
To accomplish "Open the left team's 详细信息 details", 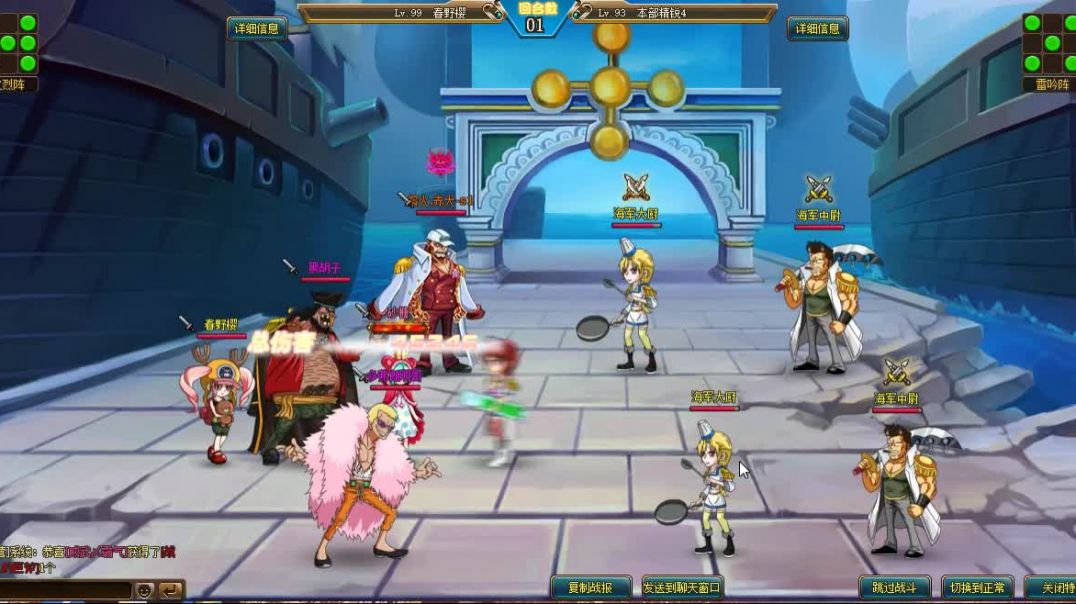I will coord(257,29).
